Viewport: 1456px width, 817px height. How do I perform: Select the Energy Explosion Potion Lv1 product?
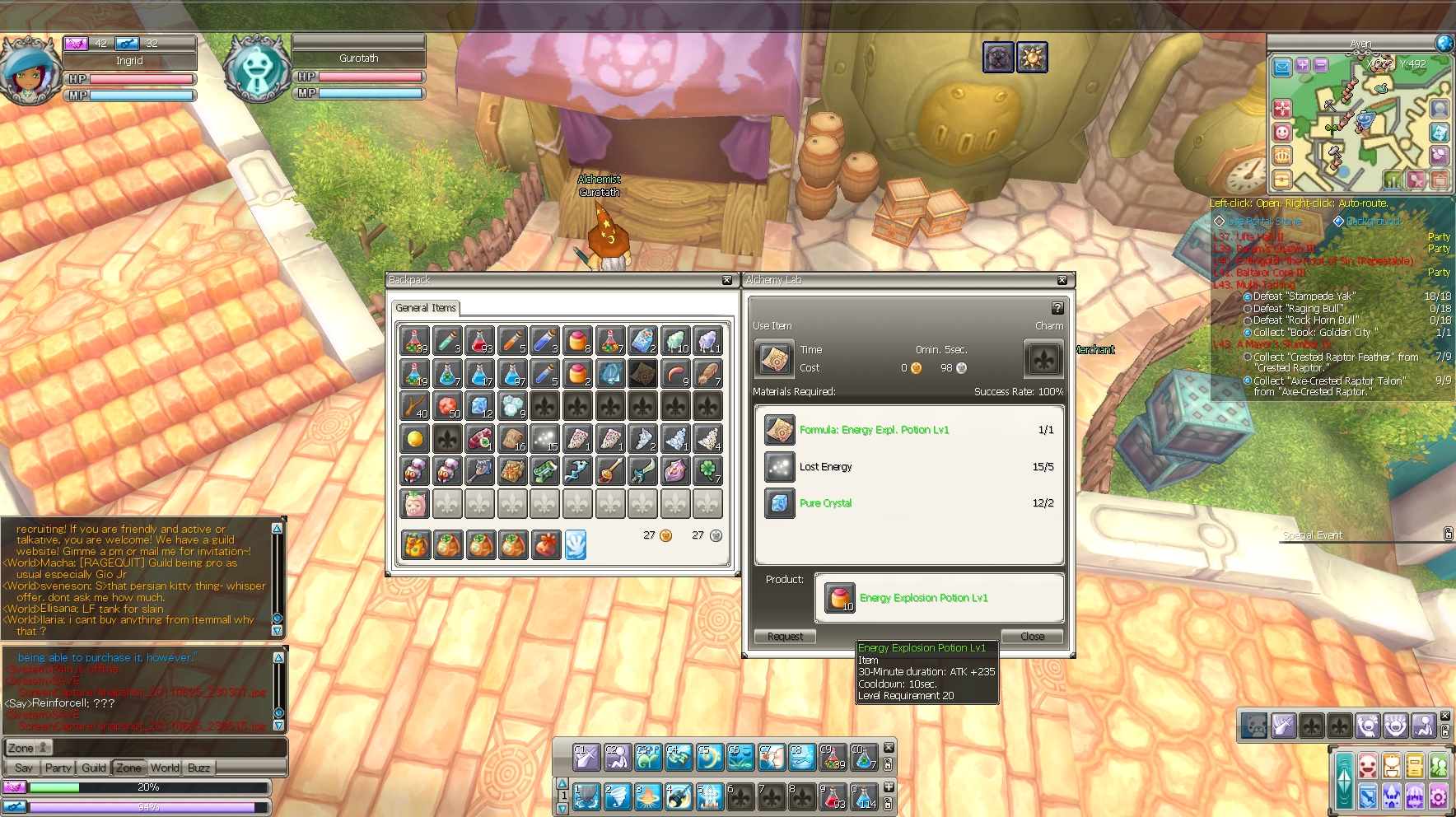[x=839, y=597]
